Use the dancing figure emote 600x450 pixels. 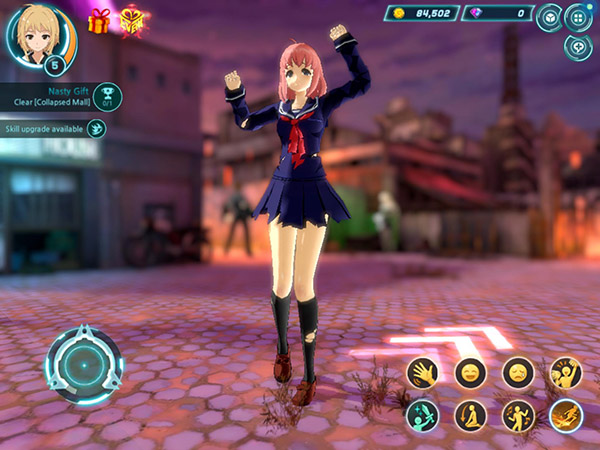[x=518, y=415]
